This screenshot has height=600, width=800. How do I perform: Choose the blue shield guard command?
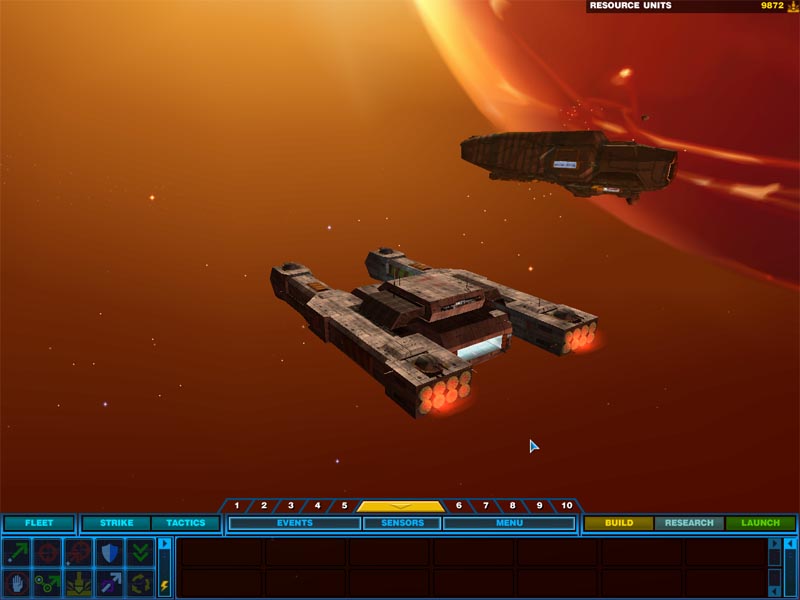[x=109, y=551]
